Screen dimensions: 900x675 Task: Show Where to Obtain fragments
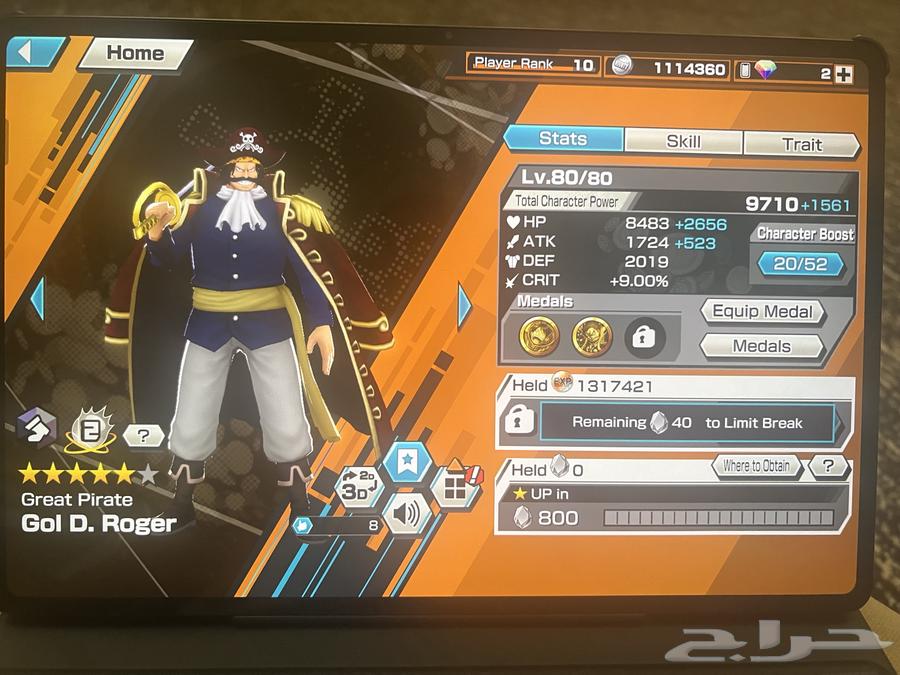[x=756, y=466]
